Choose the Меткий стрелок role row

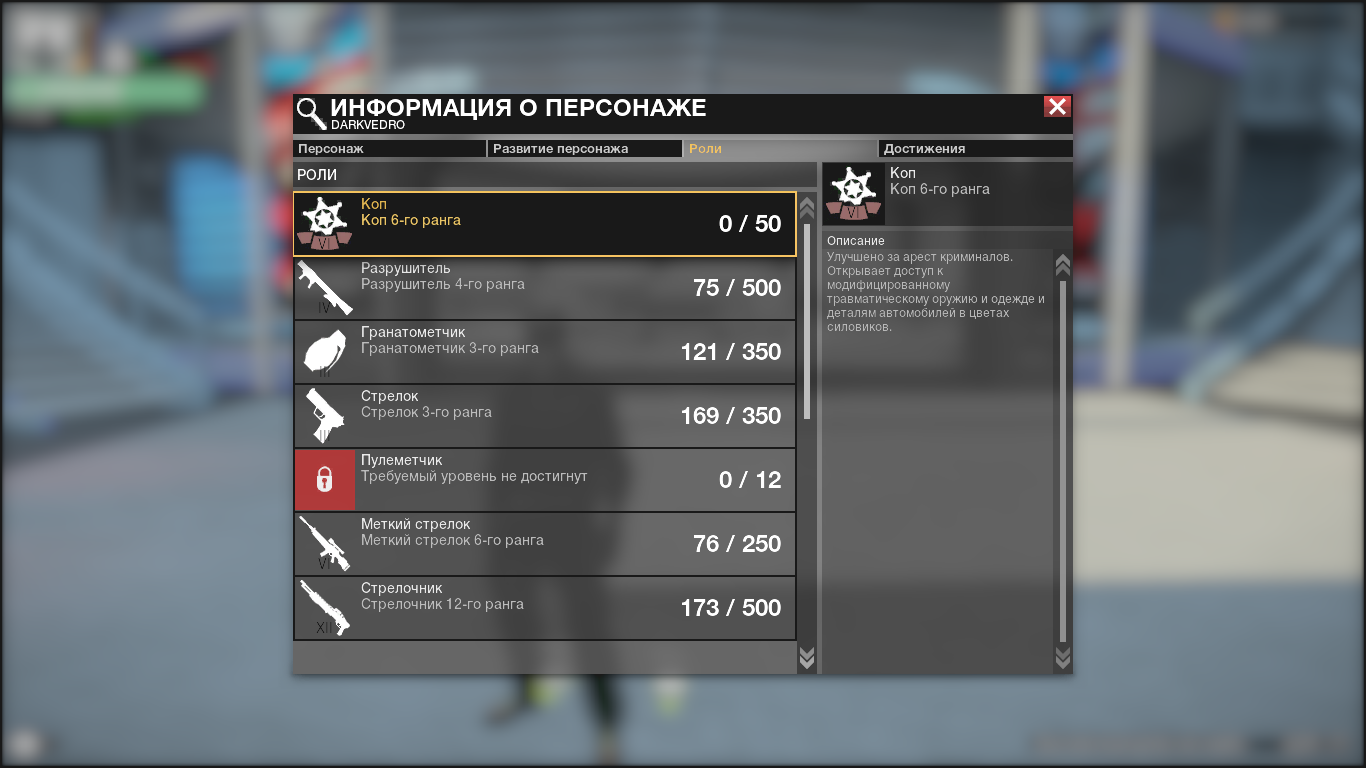(545, 544)
